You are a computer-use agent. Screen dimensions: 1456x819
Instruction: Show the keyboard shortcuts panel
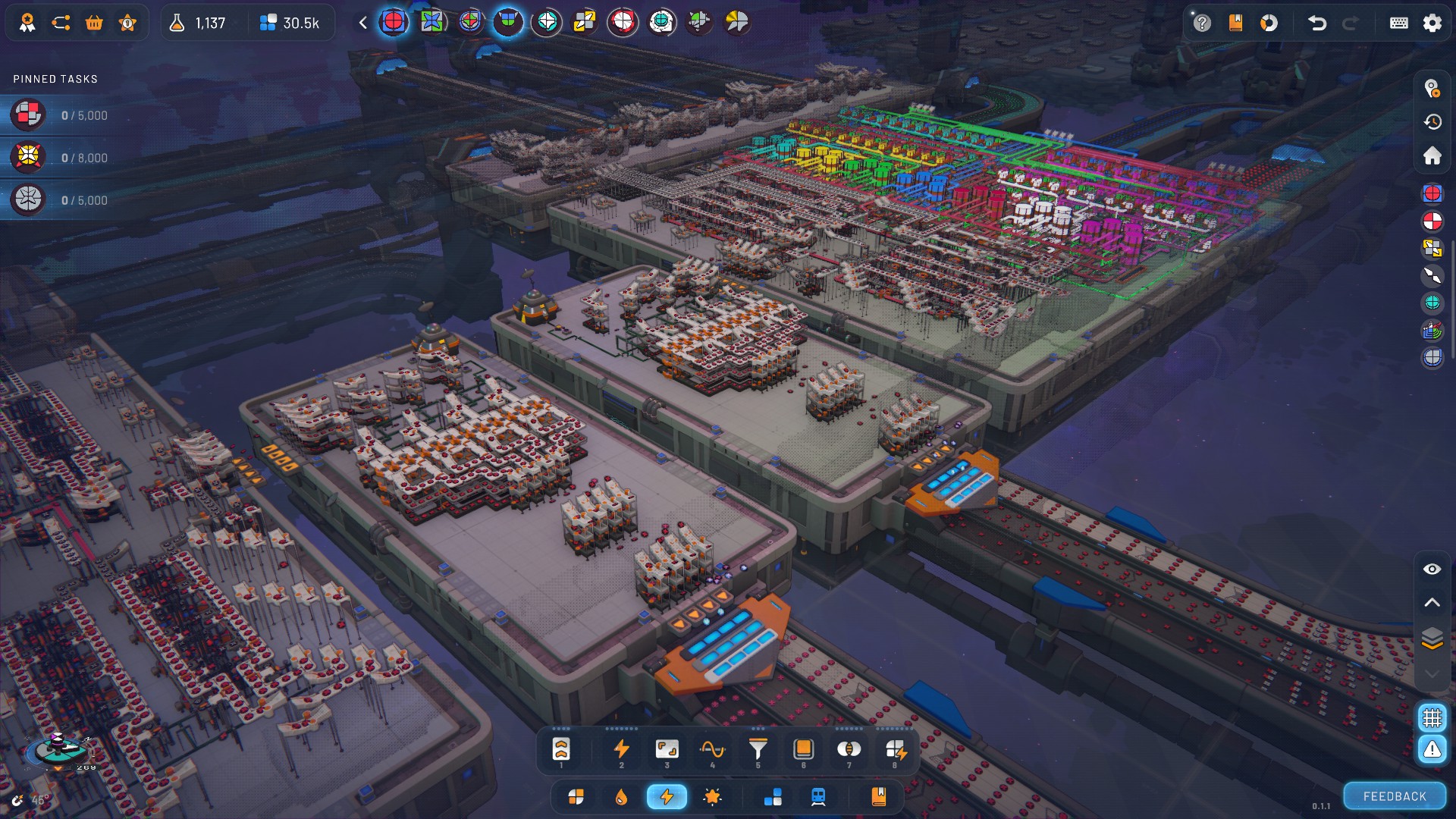(1398, 23)
